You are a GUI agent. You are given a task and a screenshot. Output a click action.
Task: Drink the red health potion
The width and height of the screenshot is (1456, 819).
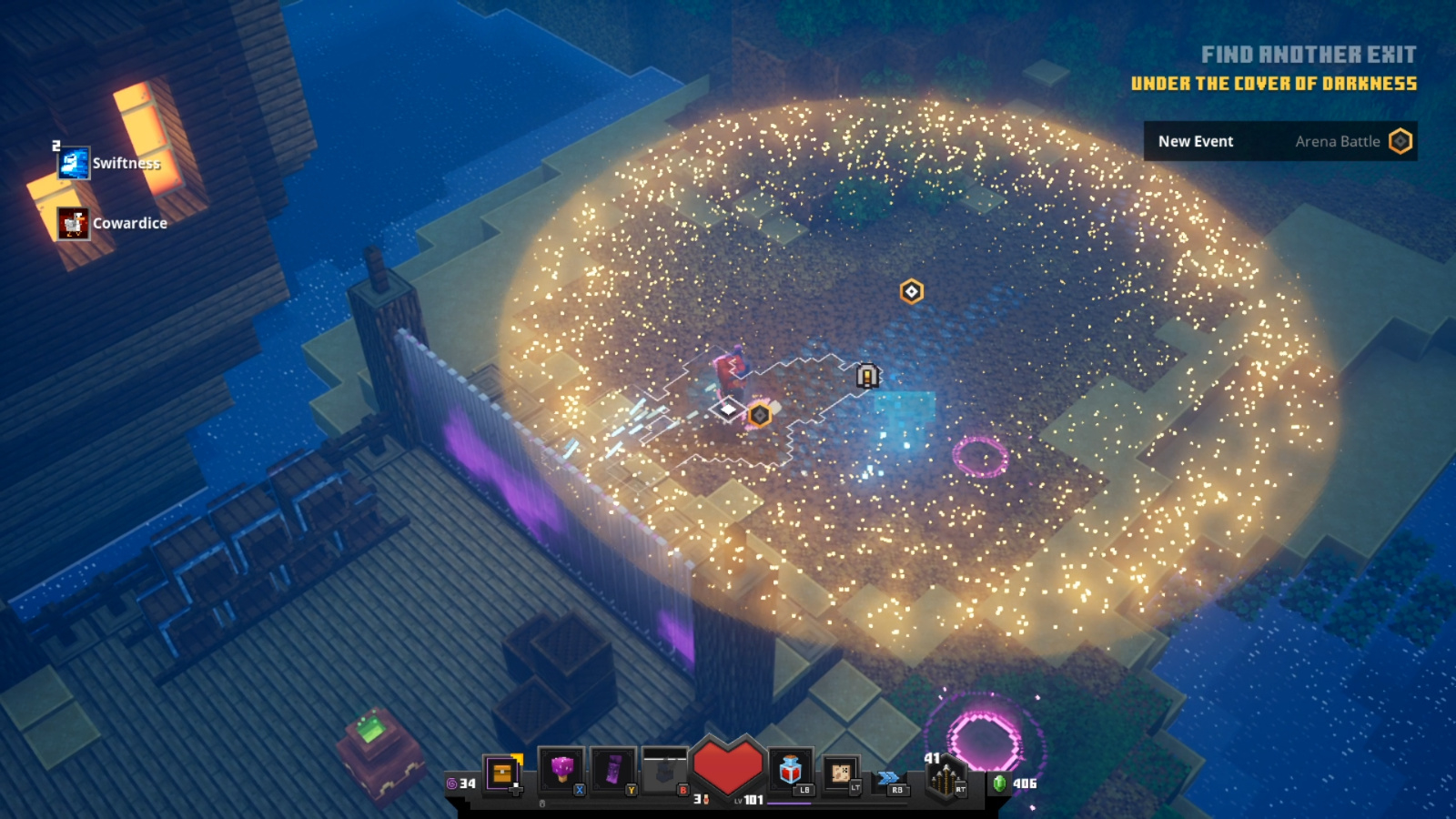click(790, 771)
